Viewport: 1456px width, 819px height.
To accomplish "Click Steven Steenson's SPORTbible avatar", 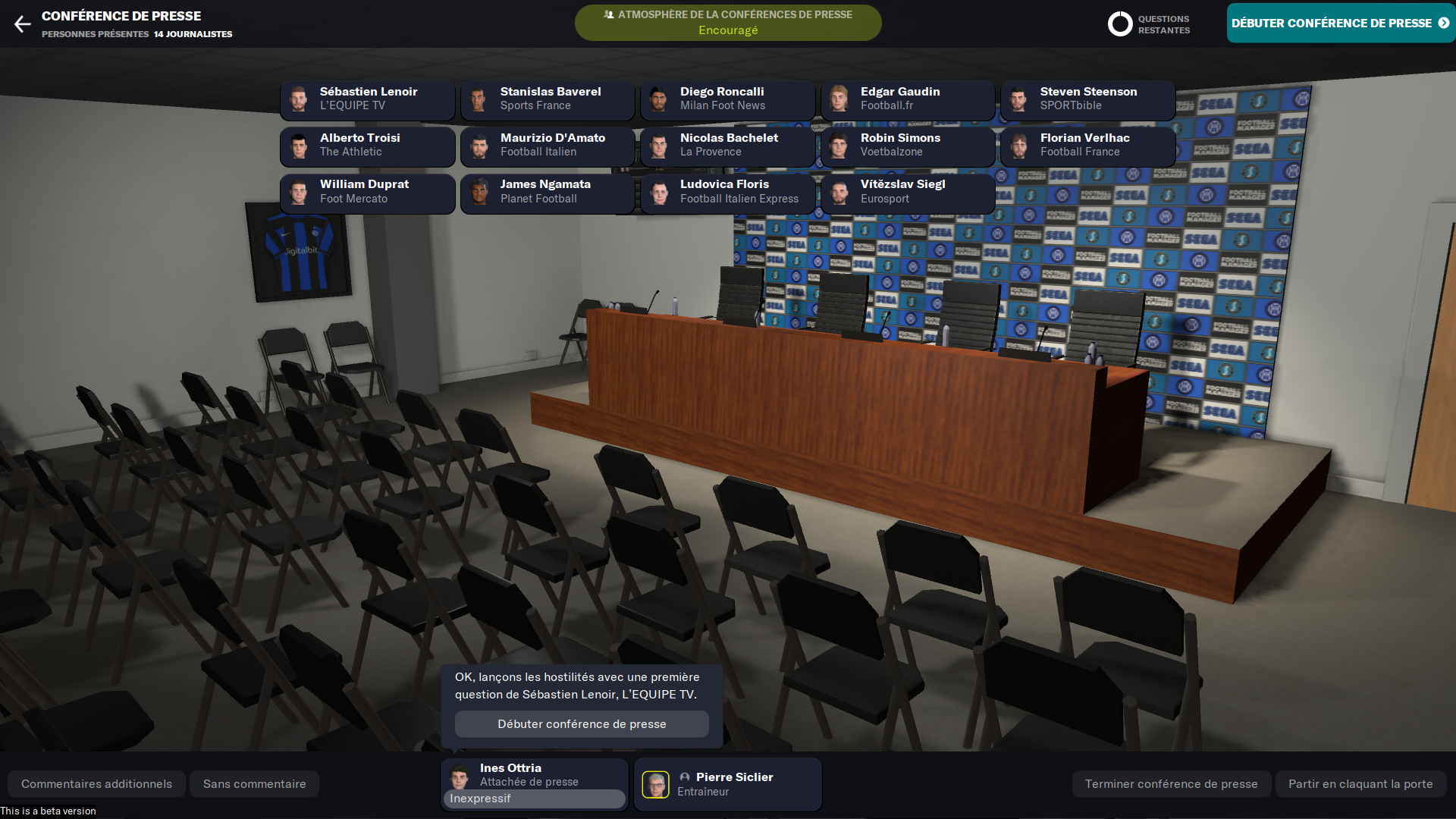I will tap(1019, 99).
